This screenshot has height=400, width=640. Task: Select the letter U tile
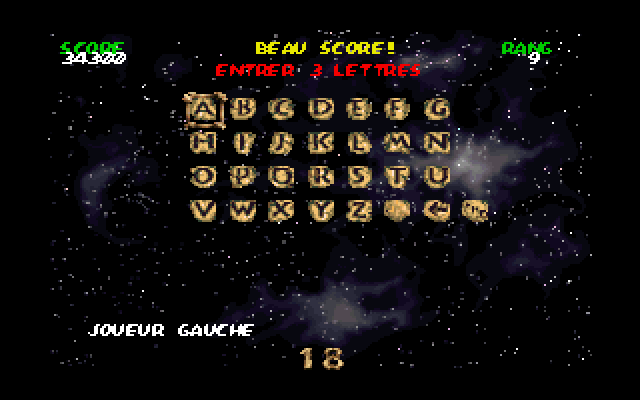(438, 177)
